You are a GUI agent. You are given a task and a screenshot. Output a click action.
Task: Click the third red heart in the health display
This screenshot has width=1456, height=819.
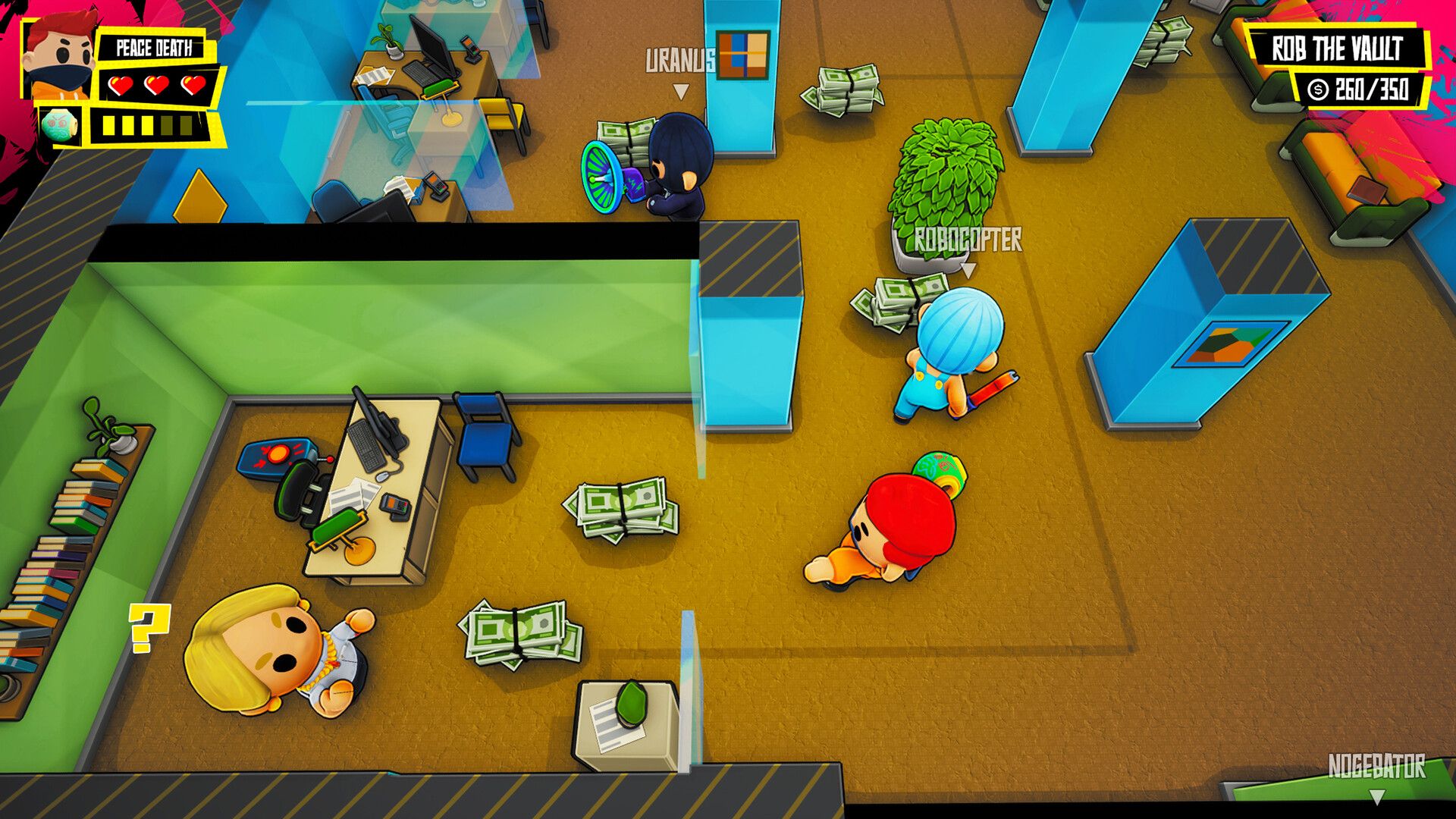(194, 86)
